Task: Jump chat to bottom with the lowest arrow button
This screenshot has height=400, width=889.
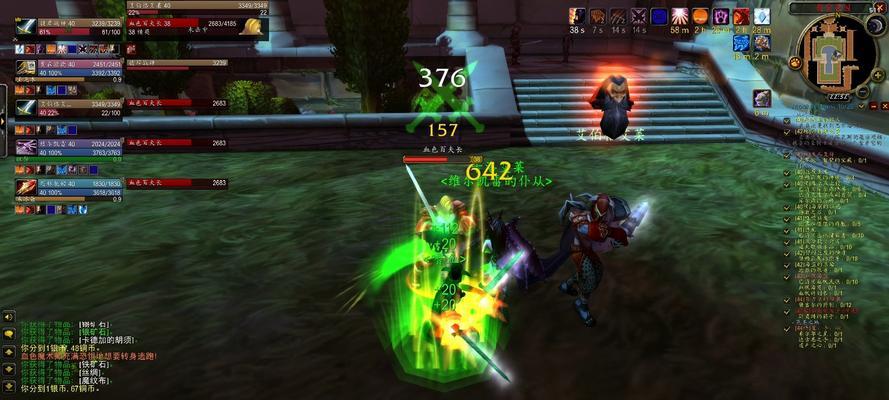Action: 8,385
